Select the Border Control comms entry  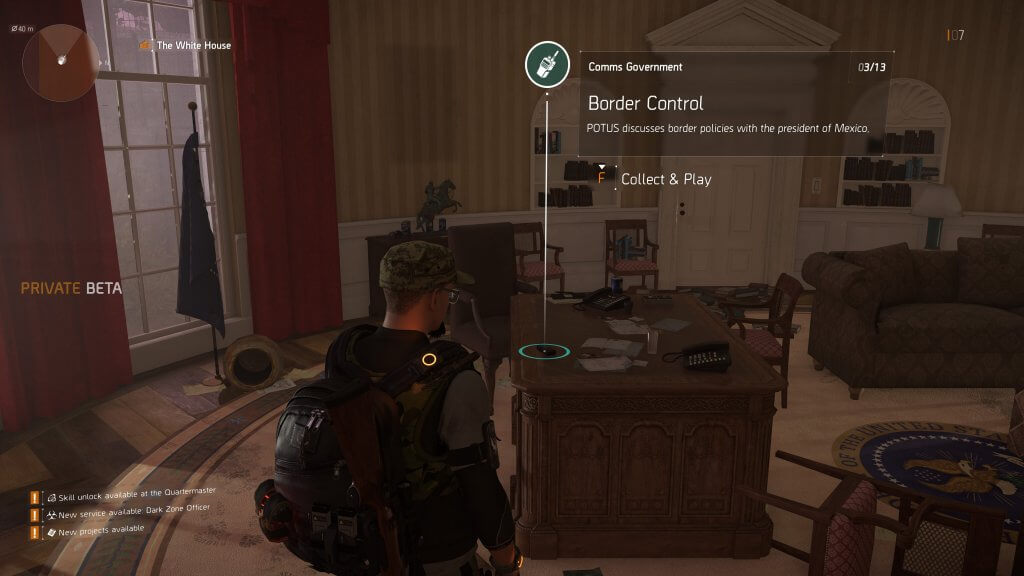tap(645, 103)
